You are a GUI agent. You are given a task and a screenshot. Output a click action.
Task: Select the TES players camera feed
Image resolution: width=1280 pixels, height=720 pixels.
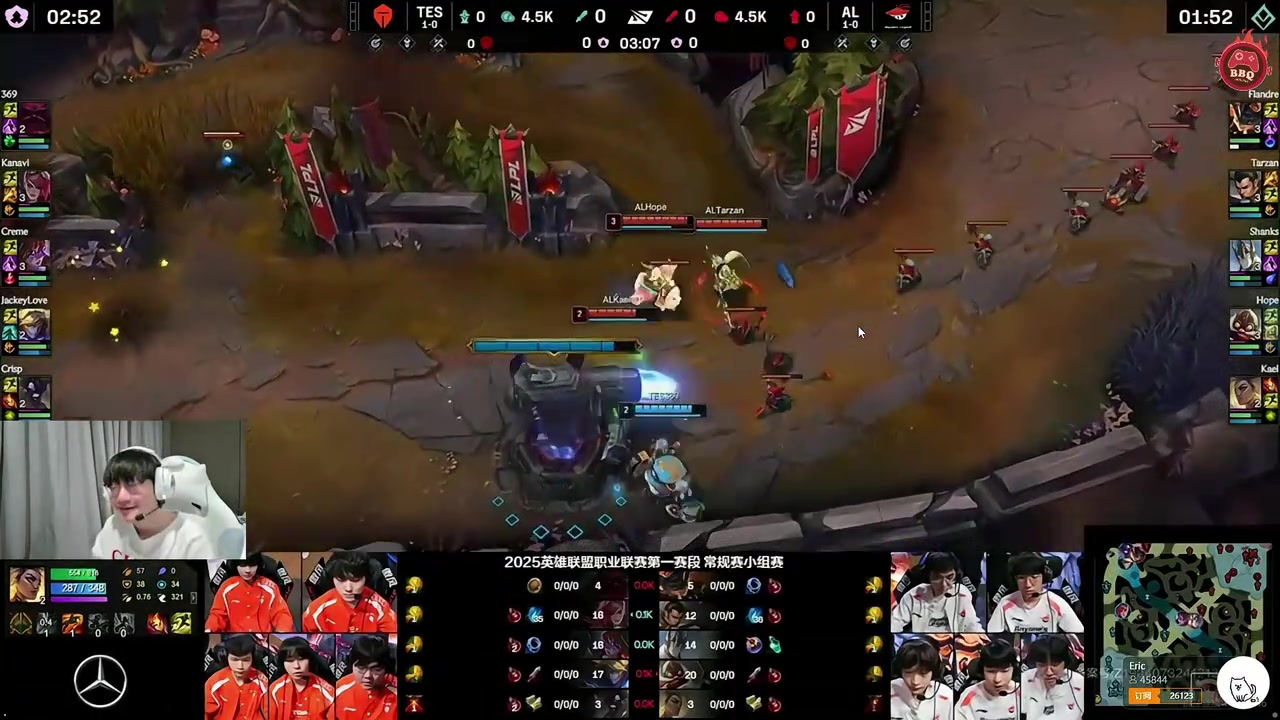click(301, 636)
